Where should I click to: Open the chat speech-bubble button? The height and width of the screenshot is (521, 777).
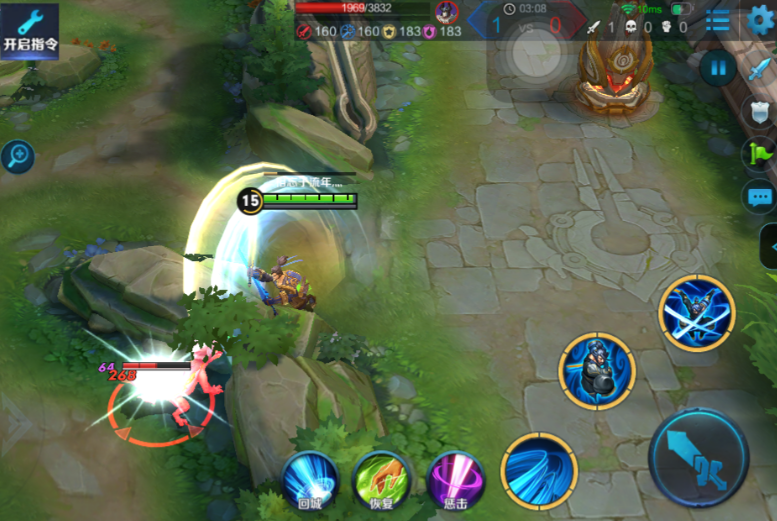point(758,196)
